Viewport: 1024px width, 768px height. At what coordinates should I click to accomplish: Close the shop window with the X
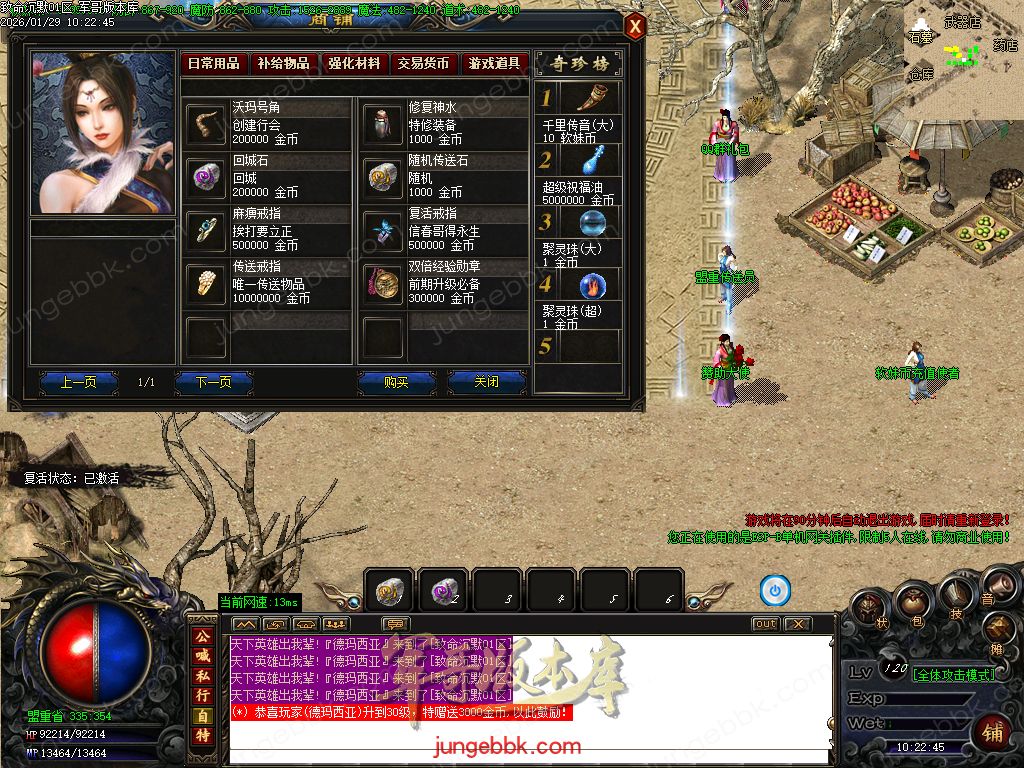[x=635, y=27]
